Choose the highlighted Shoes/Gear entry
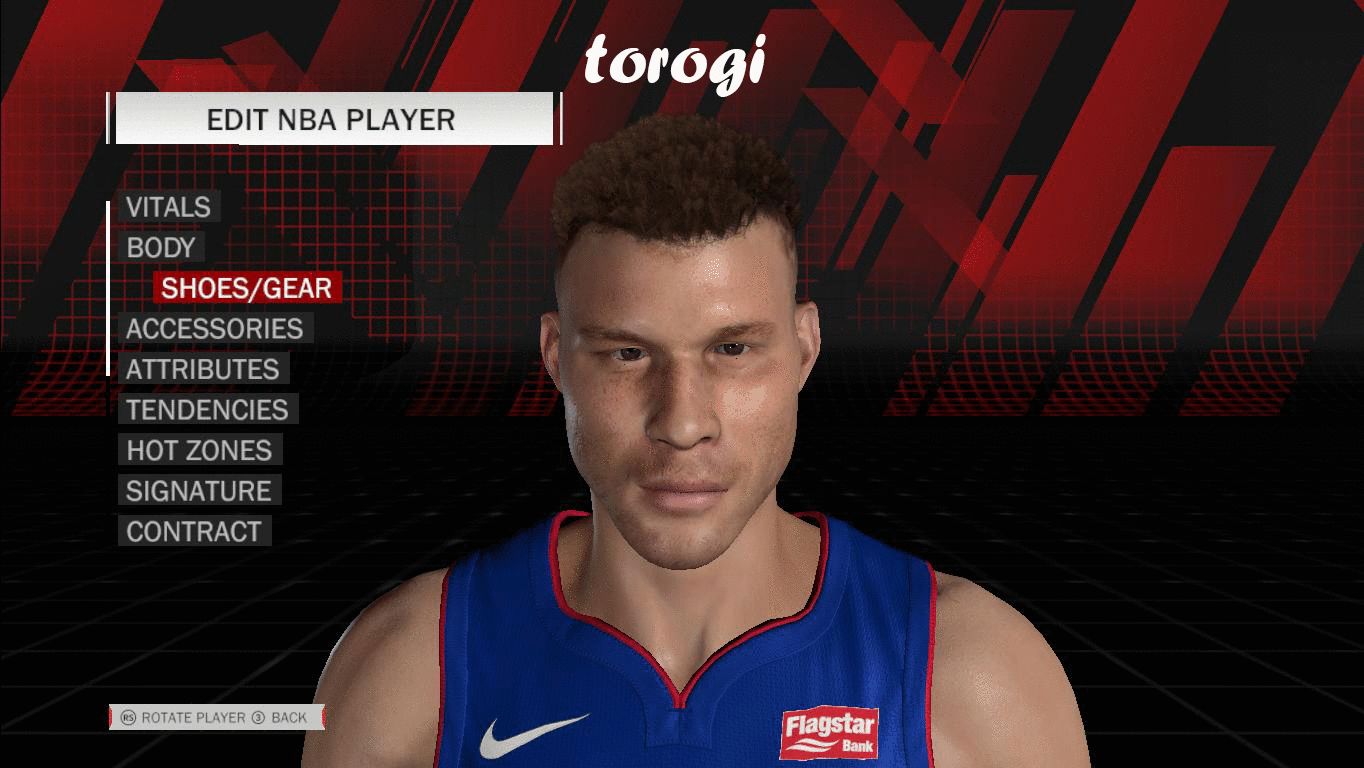Viewport: 1364px width, 768px height. 247,288
